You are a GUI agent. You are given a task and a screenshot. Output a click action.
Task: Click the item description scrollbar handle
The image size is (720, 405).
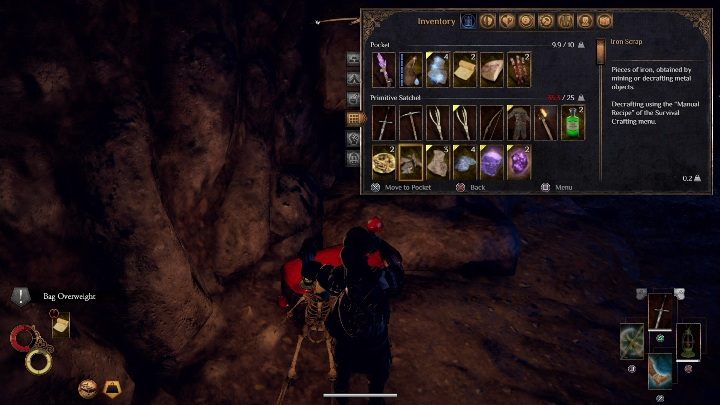[601, 52]
